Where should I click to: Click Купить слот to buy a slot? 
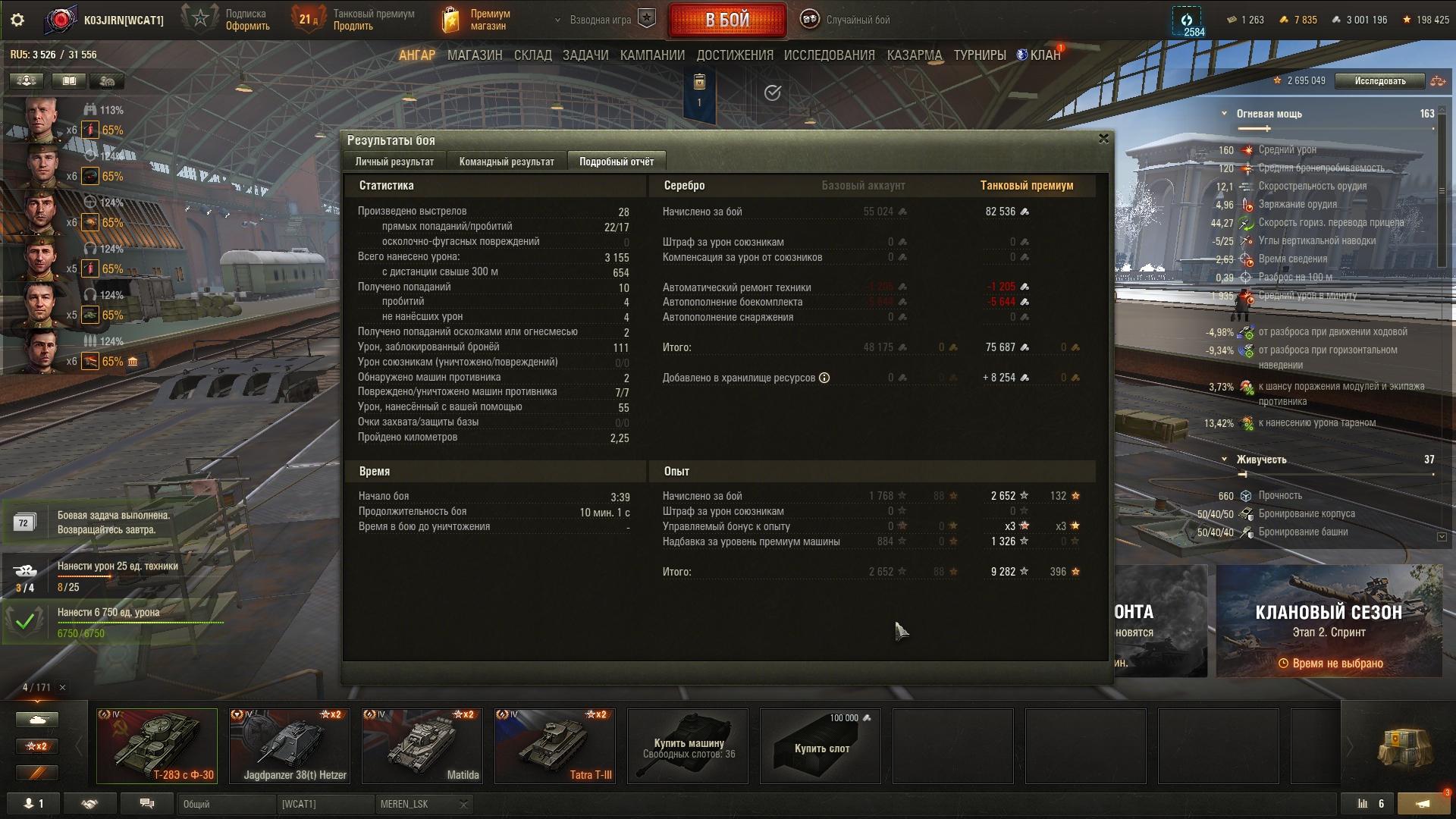click(821, 747)
